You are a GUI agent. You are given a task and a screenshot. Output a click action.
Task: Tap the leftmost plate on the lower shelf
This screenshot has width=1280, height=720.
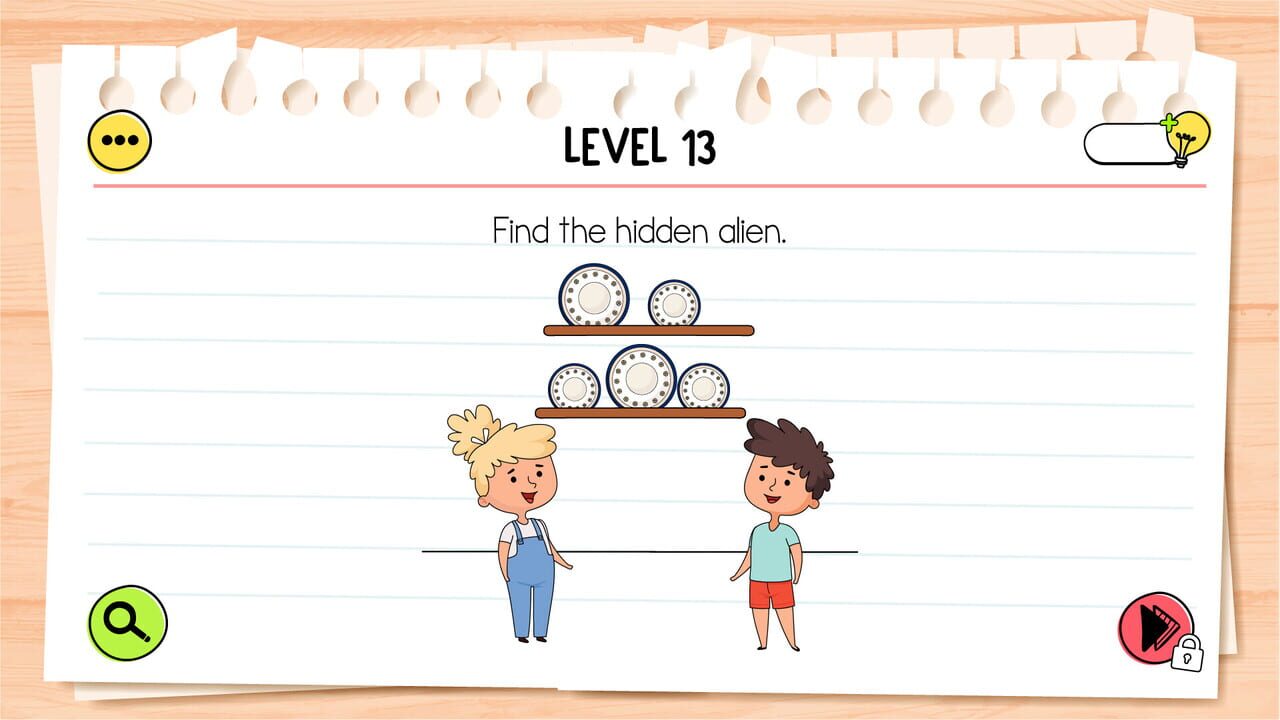[x=575, y=386]
